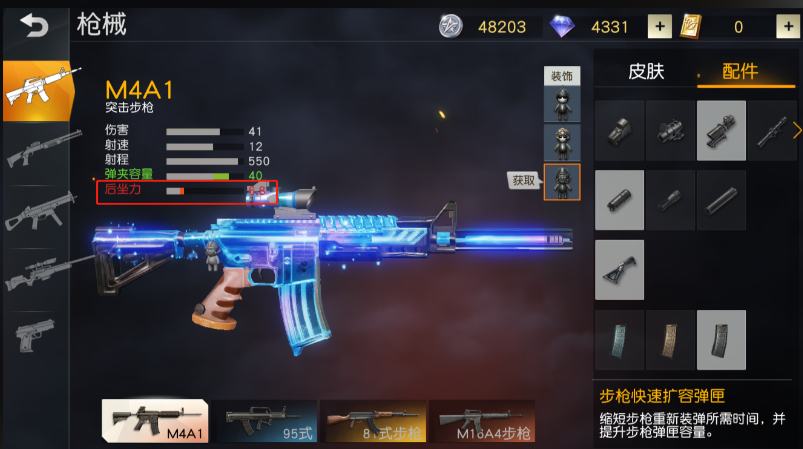Select the M4A1 weapon thumbnail
Screen dimensions: 803x449
coord(155,421)
